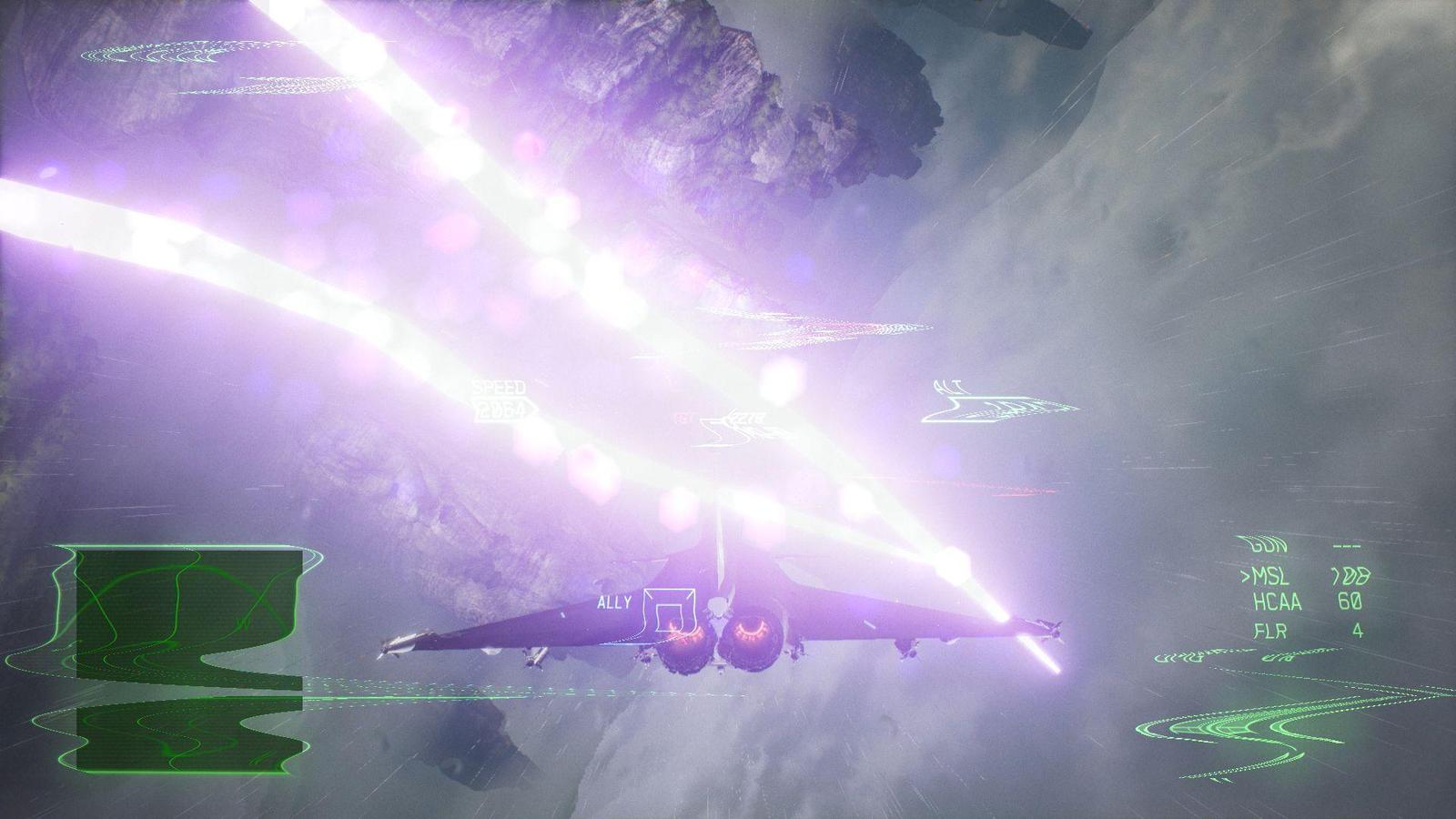This screenshot has height=819, width=1456.
Task: Click the altitude value 2278
Action: pyautogui.click(x=748, y=418)
